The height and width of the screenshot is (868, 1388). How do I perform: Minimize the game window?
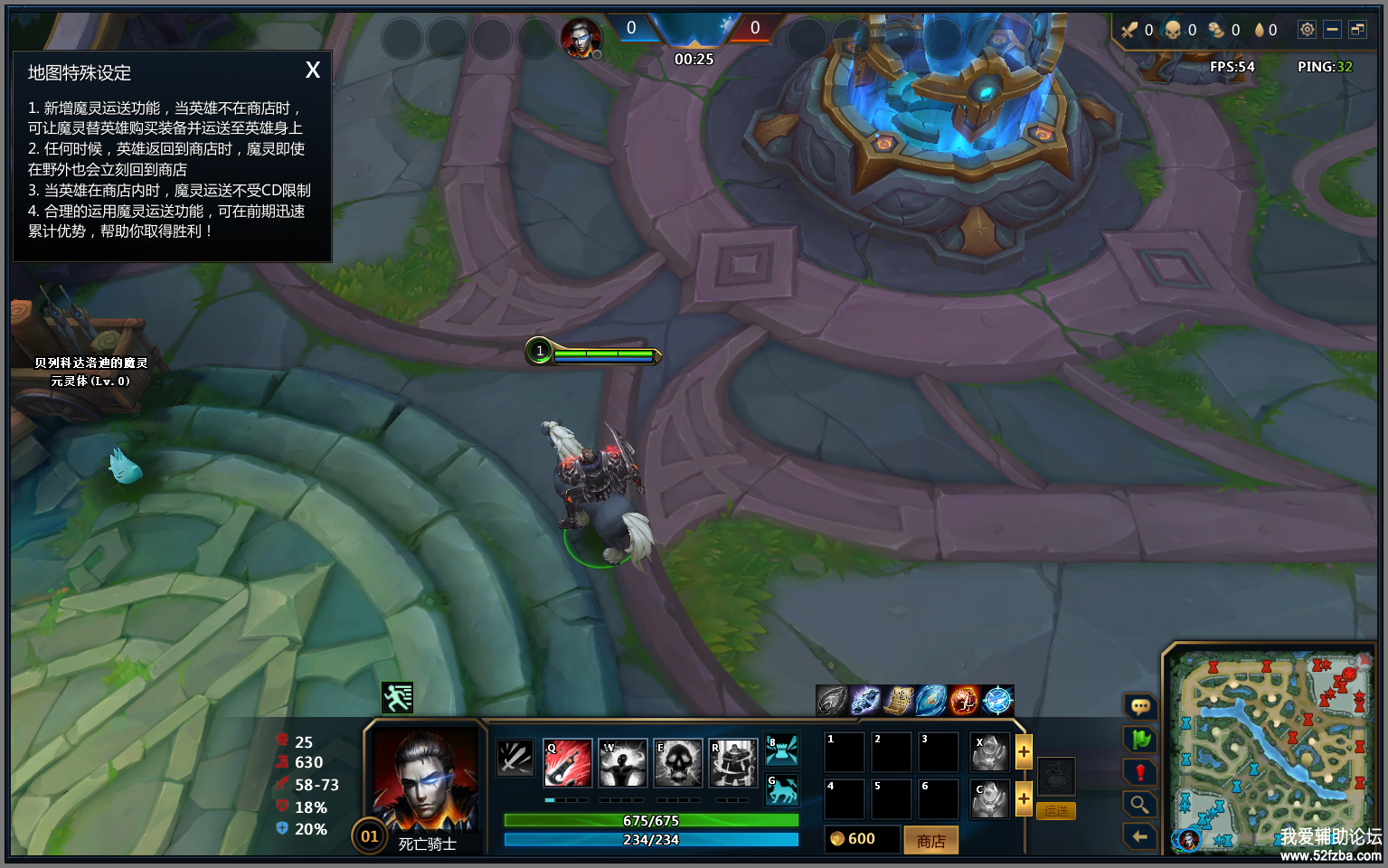(1332, 30)
